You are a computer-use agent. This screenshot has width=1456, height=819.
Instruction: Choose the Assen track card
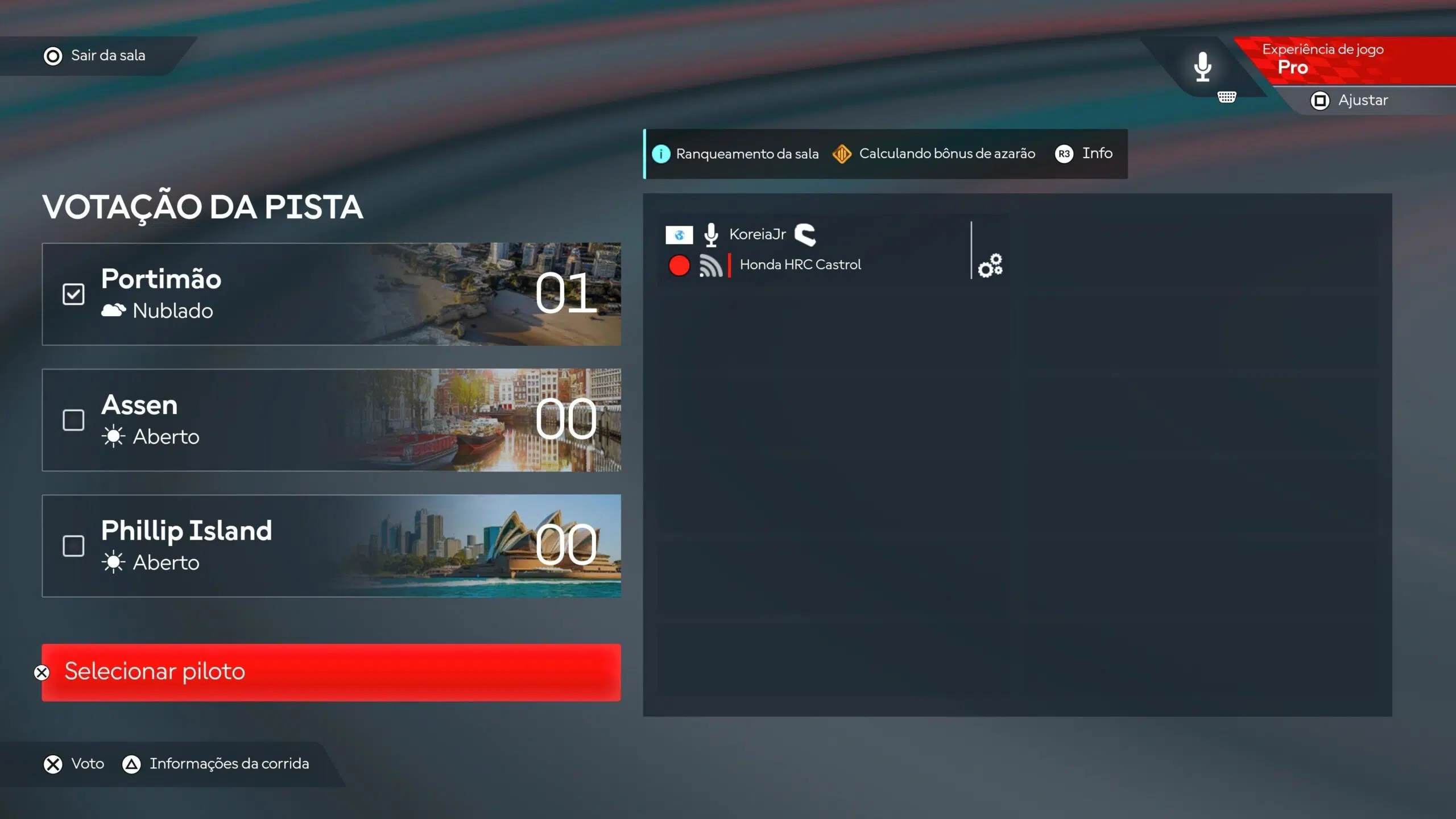pyautogui.click(x=331, y=420)
